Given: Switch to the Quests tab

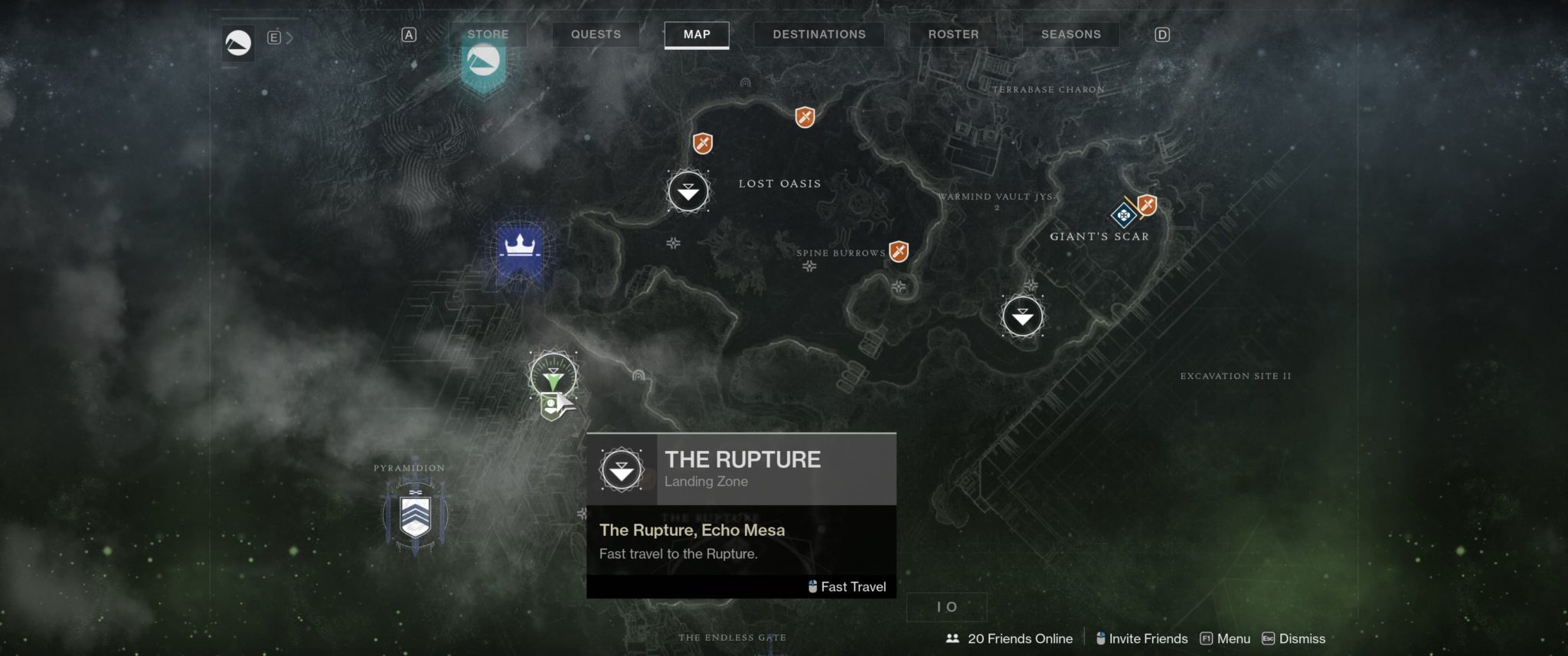Looking at the screenshot, I should click(x=596, y=34).
